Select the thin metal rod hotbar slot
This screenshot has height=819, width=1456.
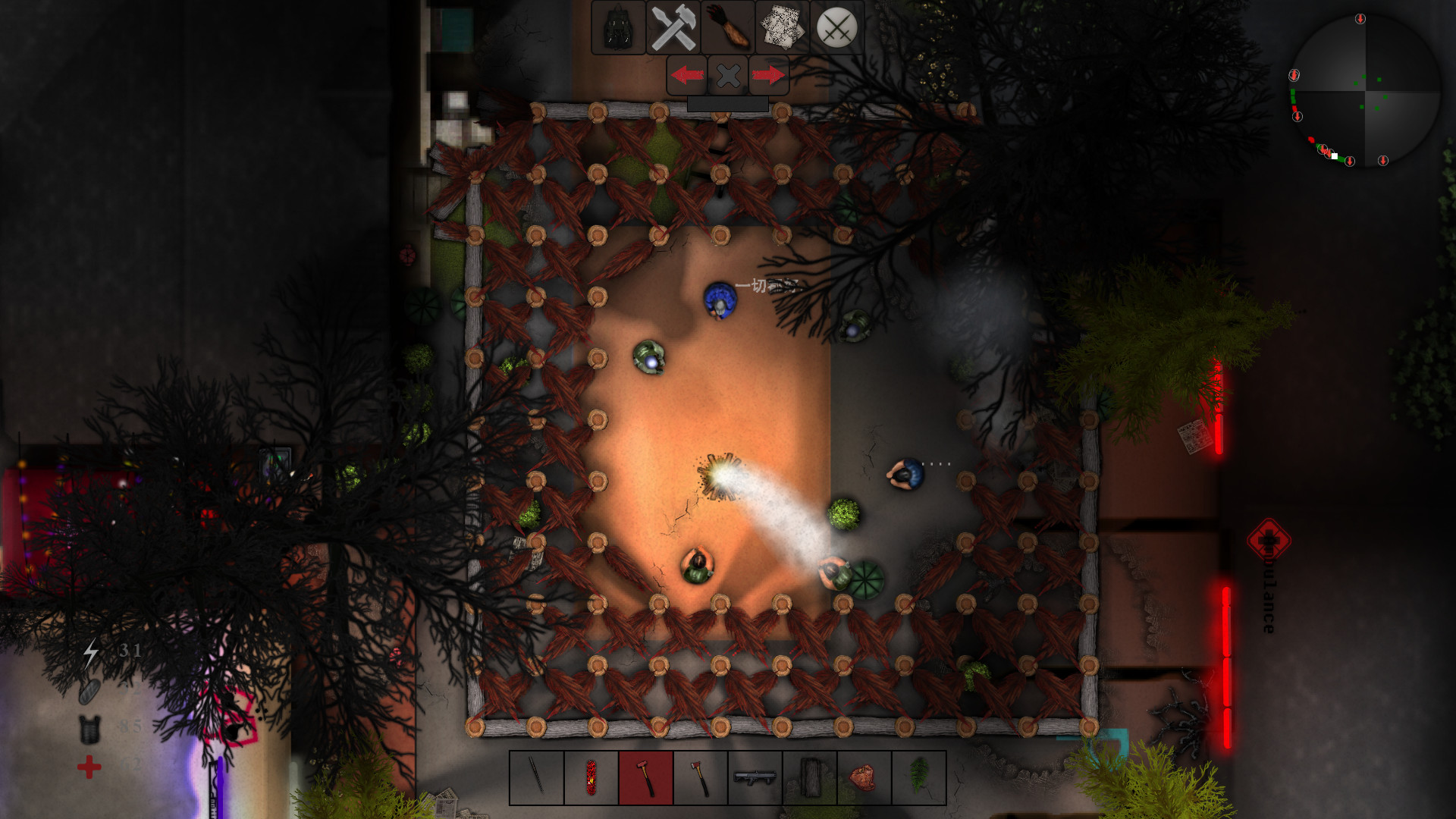tap(536, 778)
